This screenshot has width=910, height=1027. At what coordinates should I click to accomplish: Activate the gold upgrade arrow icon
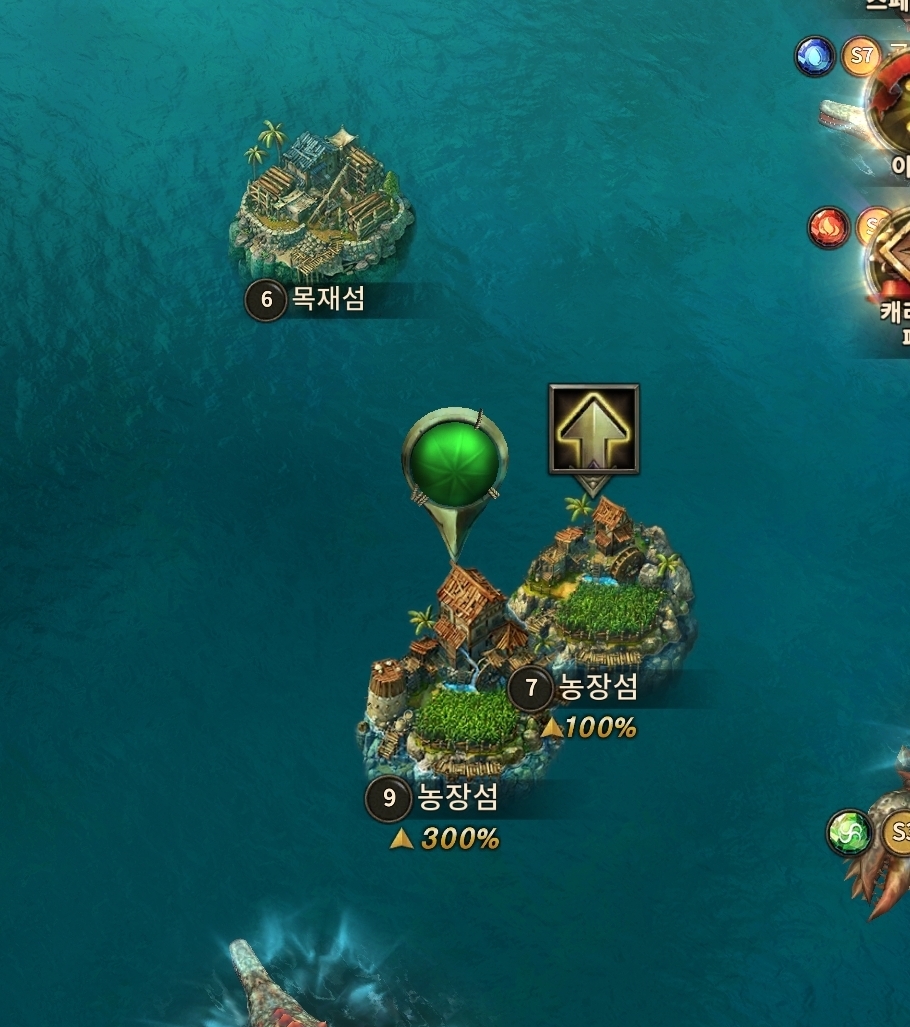point(593,429)
